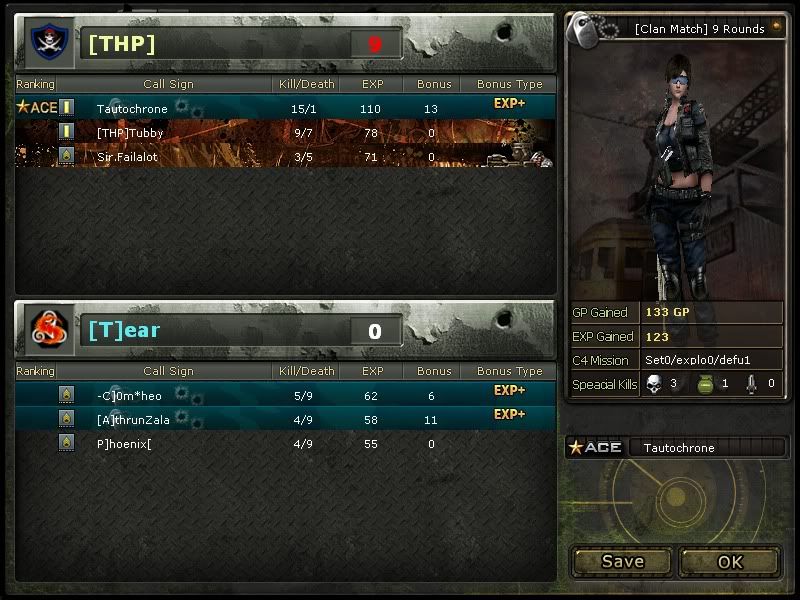Select Tautochrone's scoreboard row
The width and height of the screenshot is (800, 600).
[285, 108]
